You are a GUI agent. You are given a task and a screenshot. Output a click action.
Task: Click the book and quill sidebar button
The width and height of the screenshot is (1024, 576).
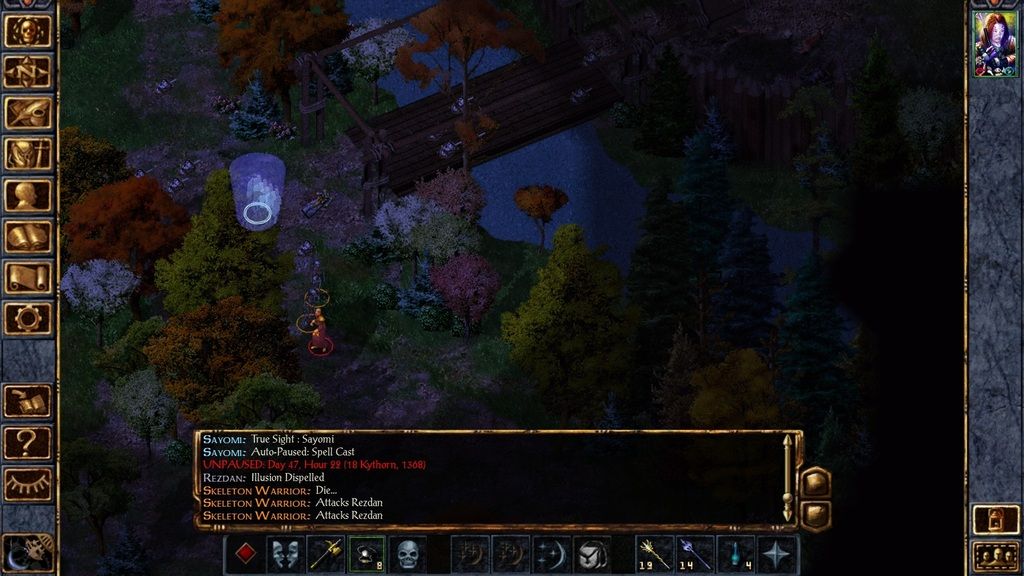[x=28, y=401]
